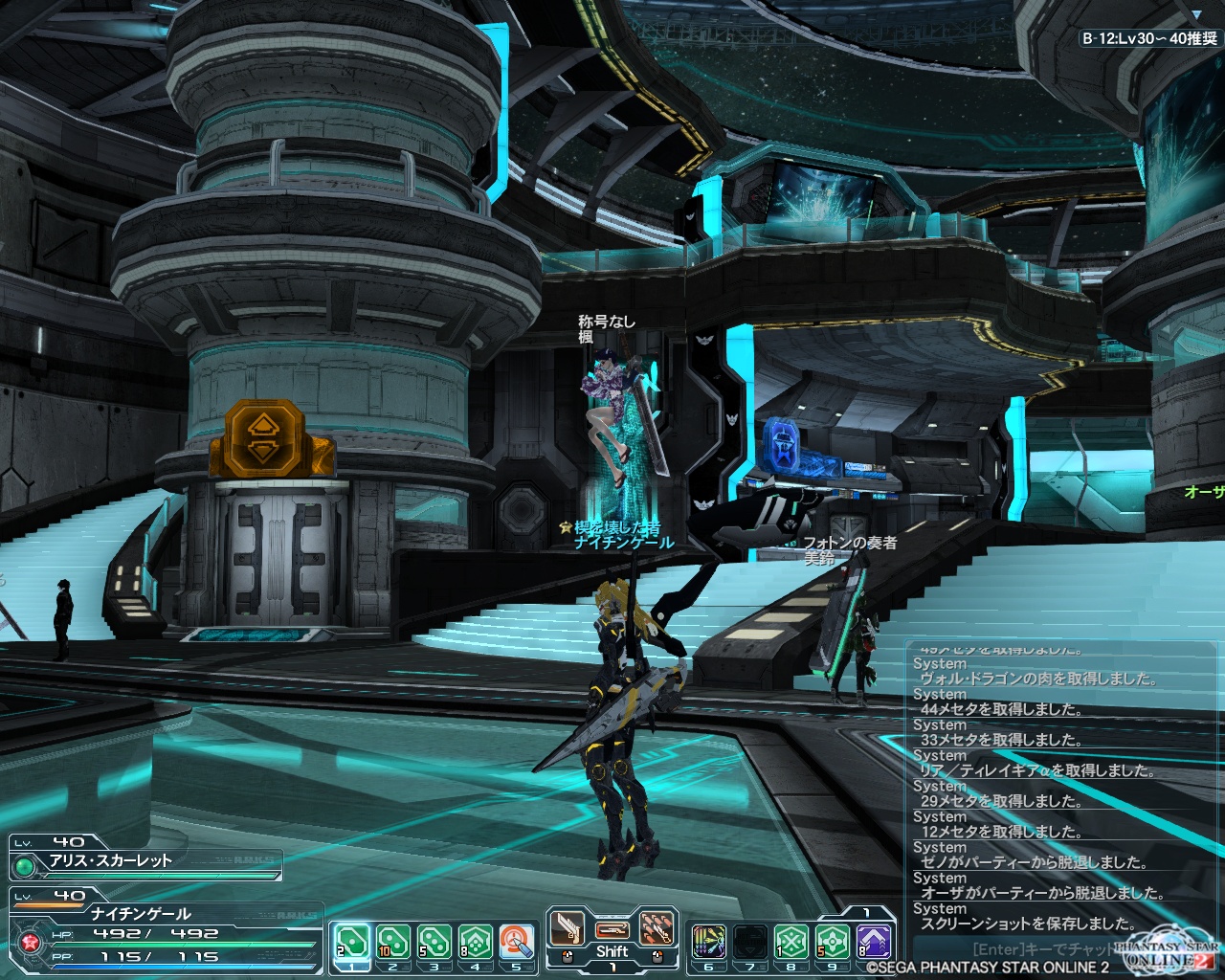Screen dimensions: 1225x980
Task: Select the sword attack in the weapon palette
Action: 568,928
